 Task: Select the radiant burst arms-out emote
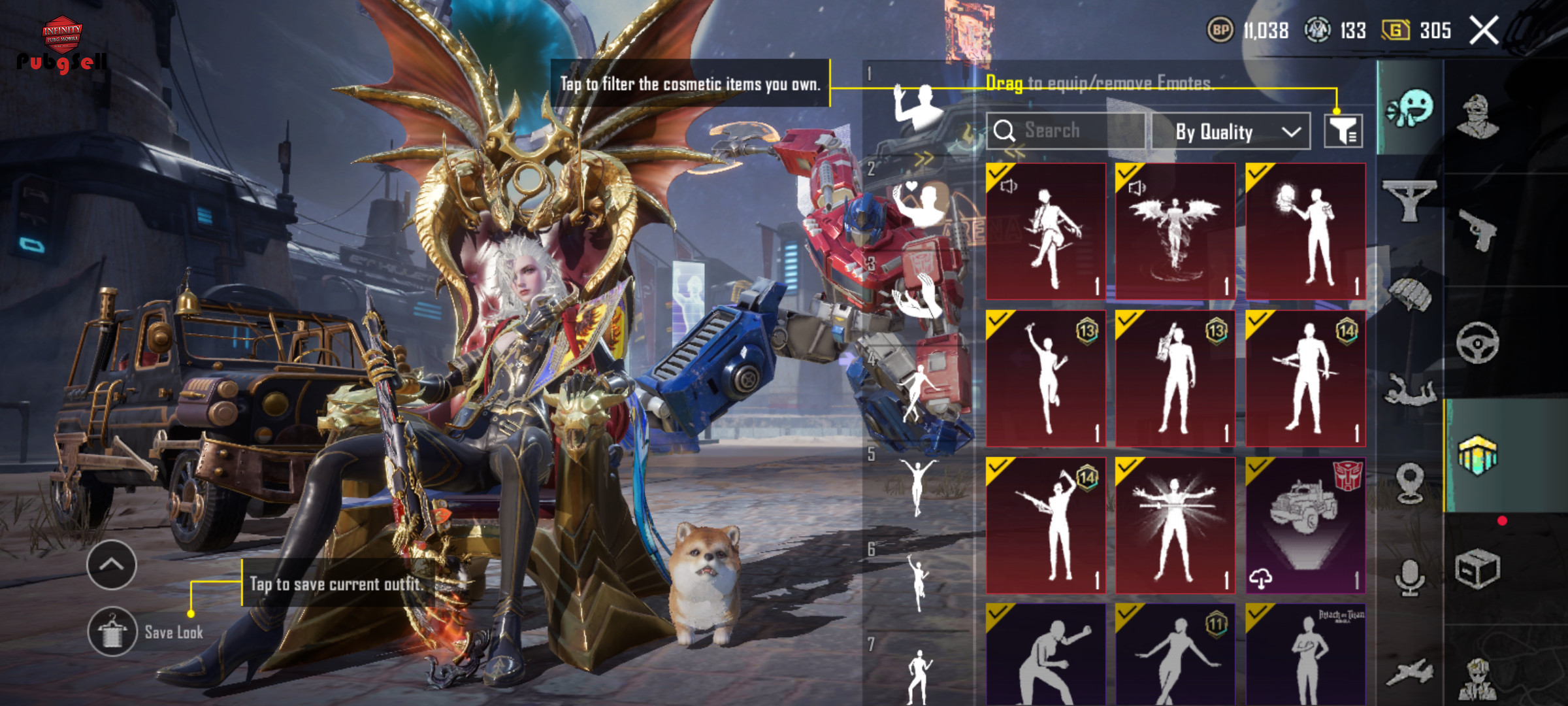[x=1175, y=525]
